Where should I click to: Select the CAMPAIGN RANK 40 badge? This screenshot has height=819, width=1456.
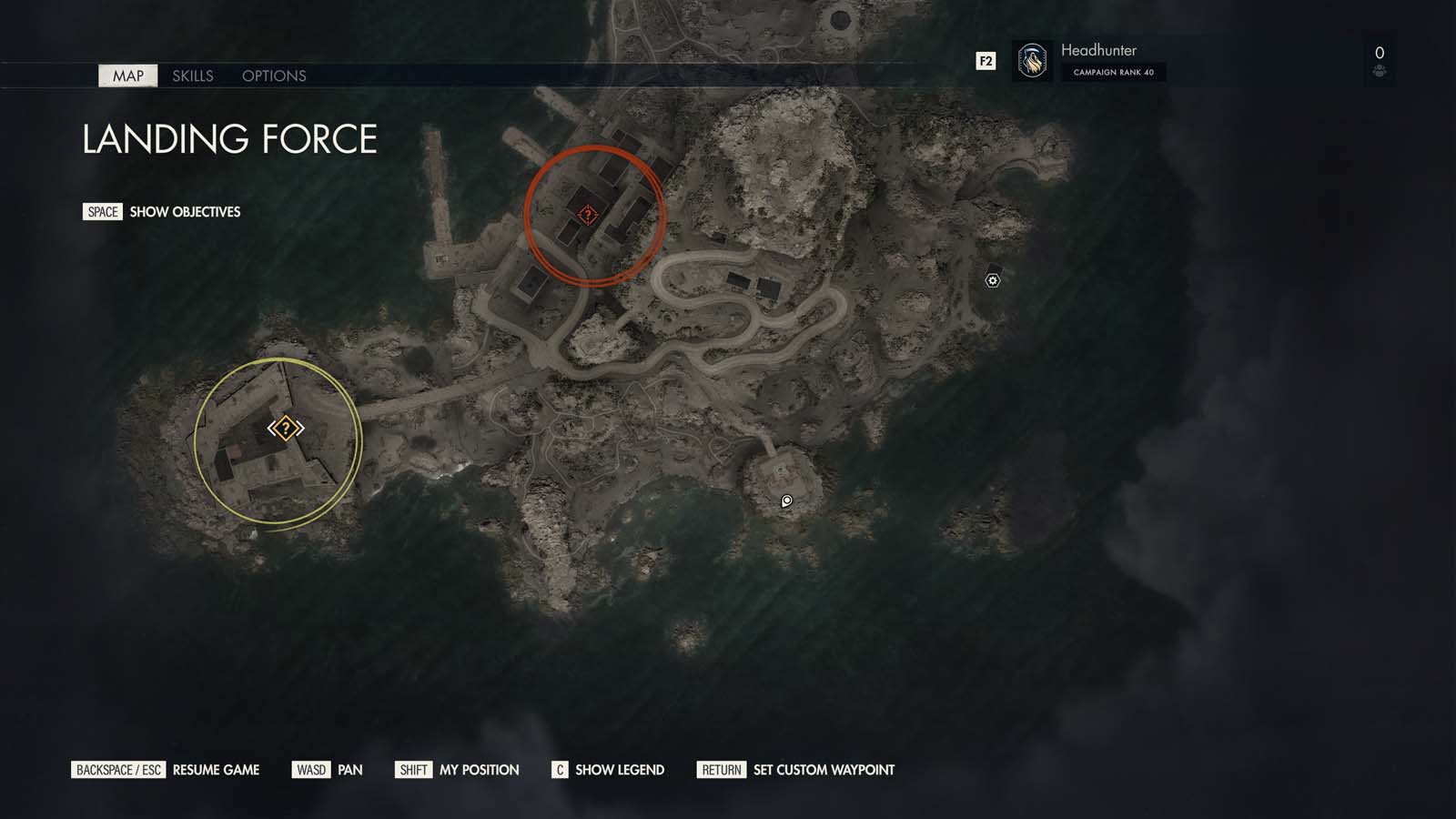[1114, 73]
